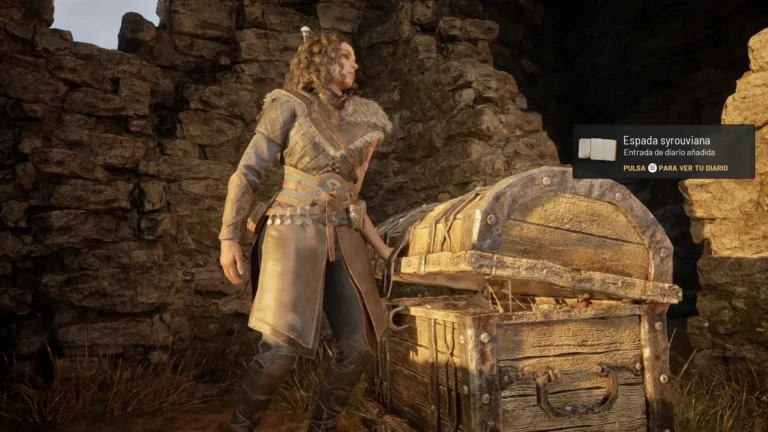Open the Espada syrouviana journal entry notification

pyautogui.click(x=663, y=151)
